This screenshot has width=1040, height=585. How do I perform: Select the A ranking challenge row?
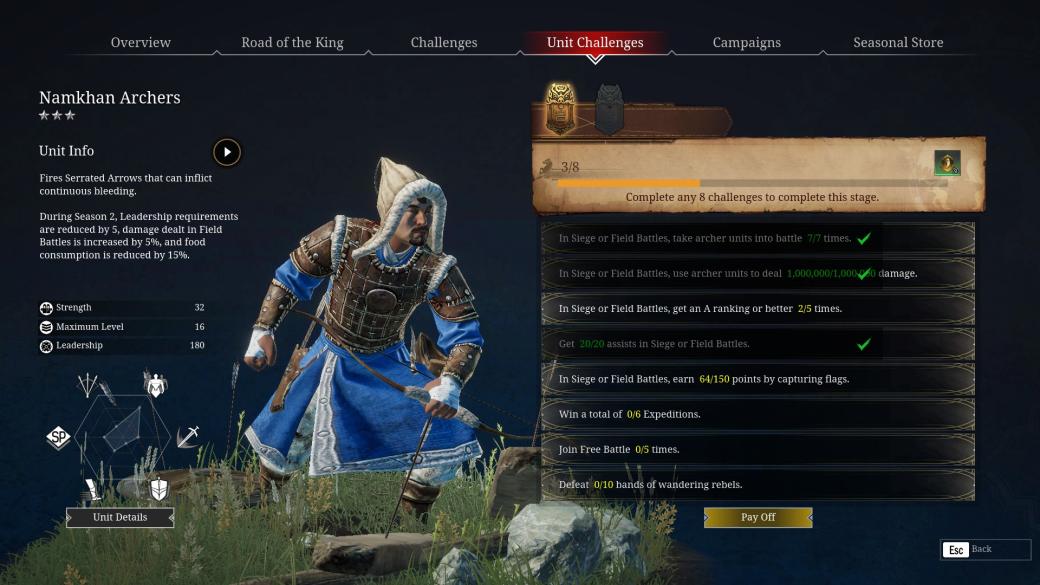pyautogui.click(x=757, y=308)
